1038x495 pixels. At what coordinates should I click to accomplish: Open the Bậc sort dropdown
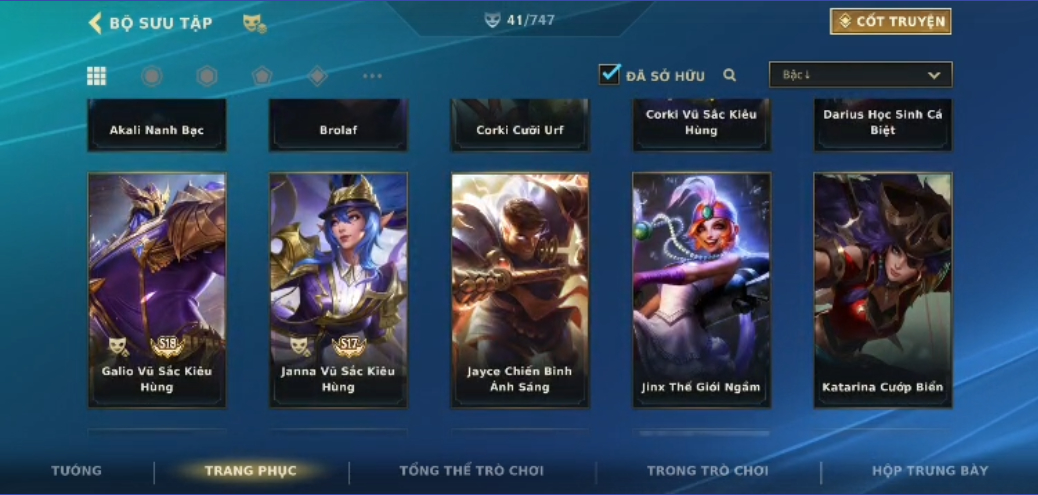click(x=860, y=75)
